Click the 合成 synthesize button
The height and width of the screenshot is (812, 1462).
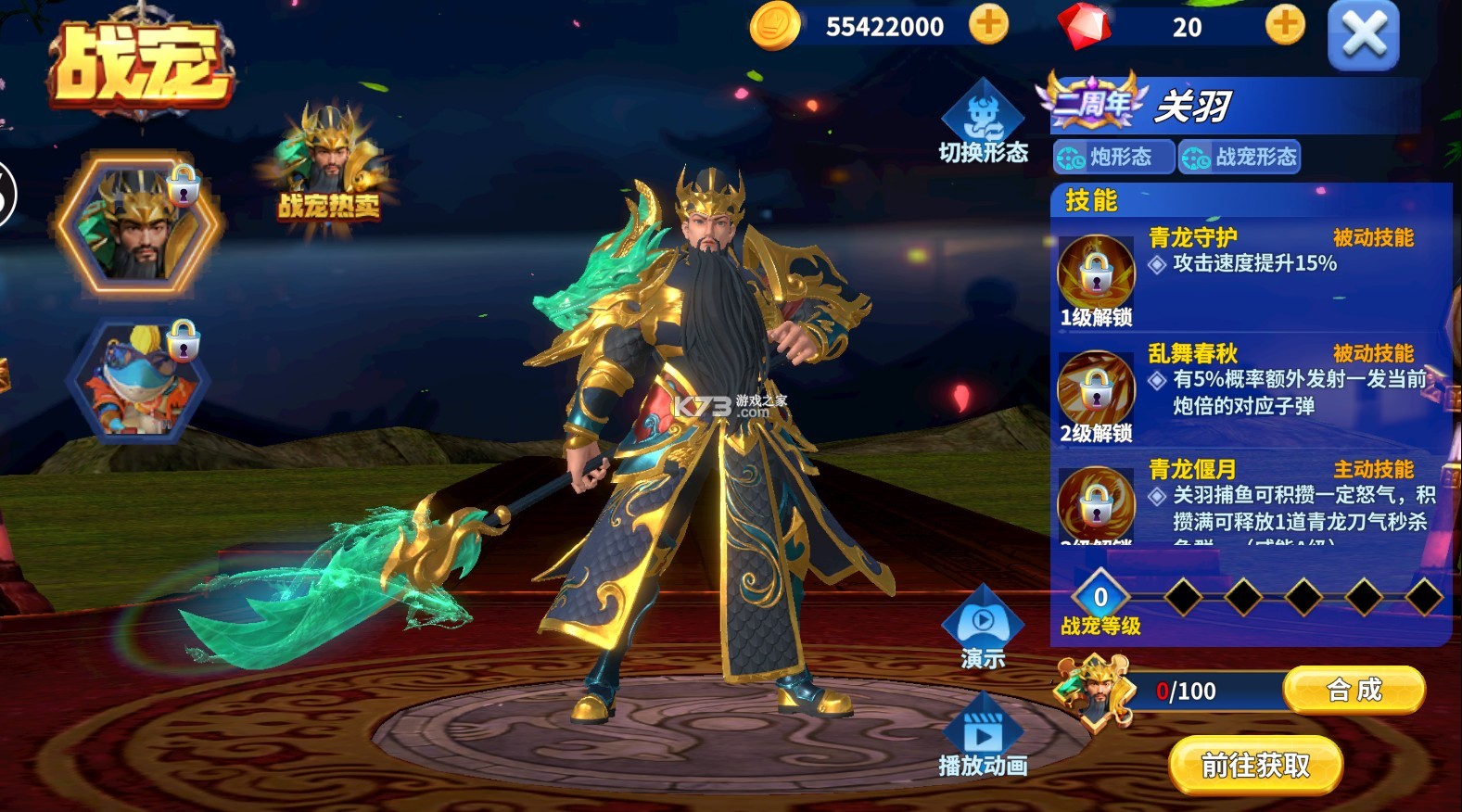1354,690
